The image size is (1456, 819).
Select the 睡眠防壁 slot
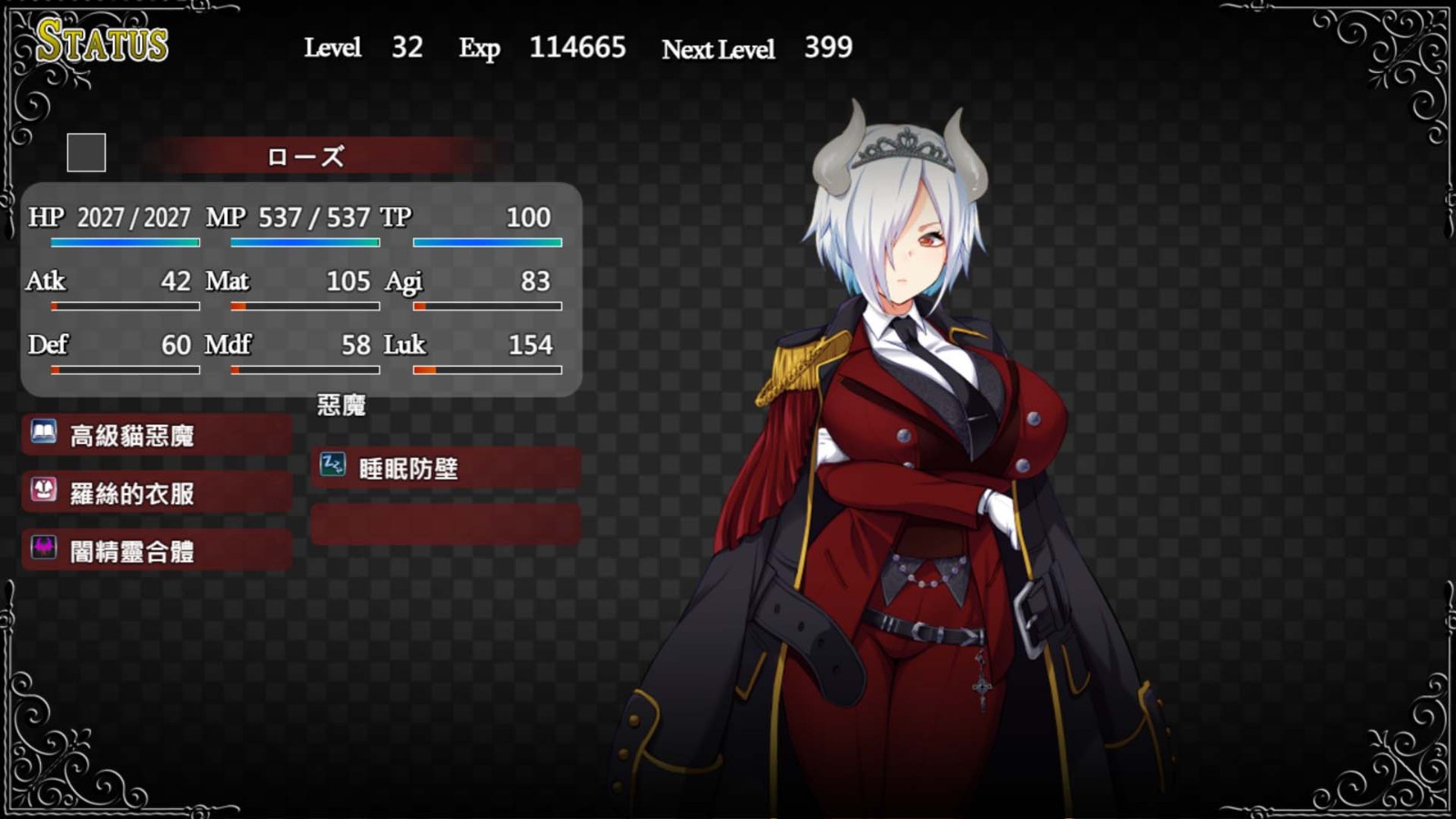[x=445, y=468]
